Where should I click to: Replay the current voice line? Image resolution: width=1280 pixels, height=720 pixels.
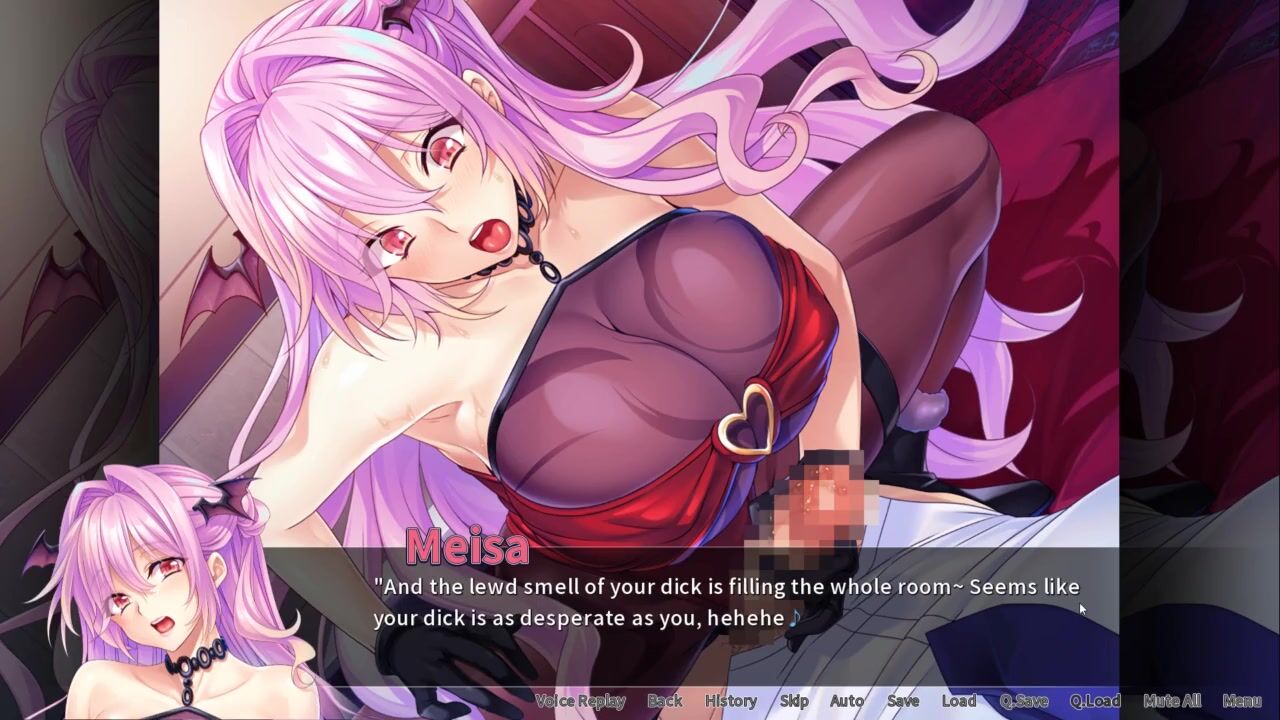580,701
